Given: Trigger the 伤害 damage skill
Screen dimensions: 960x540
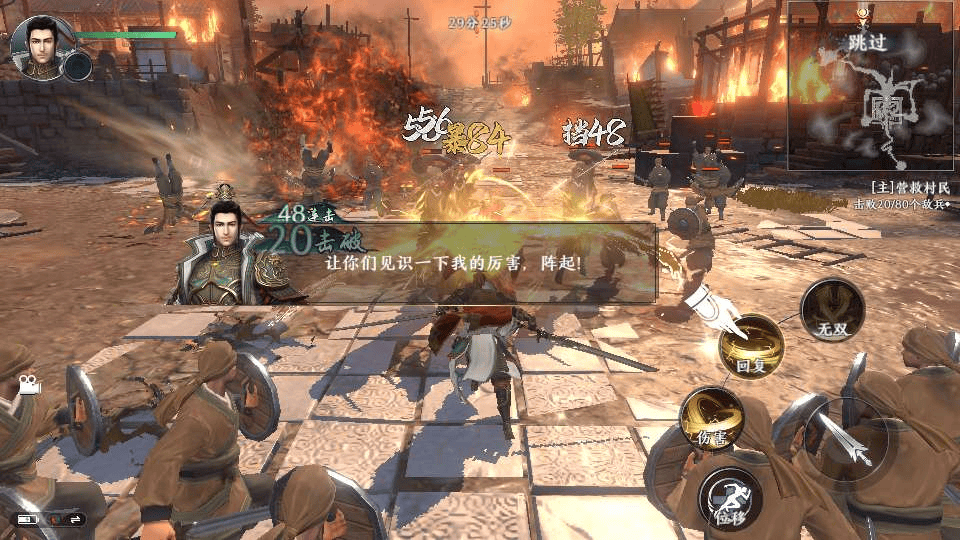Looking at the screenshot, I should [x=710, y=419].
